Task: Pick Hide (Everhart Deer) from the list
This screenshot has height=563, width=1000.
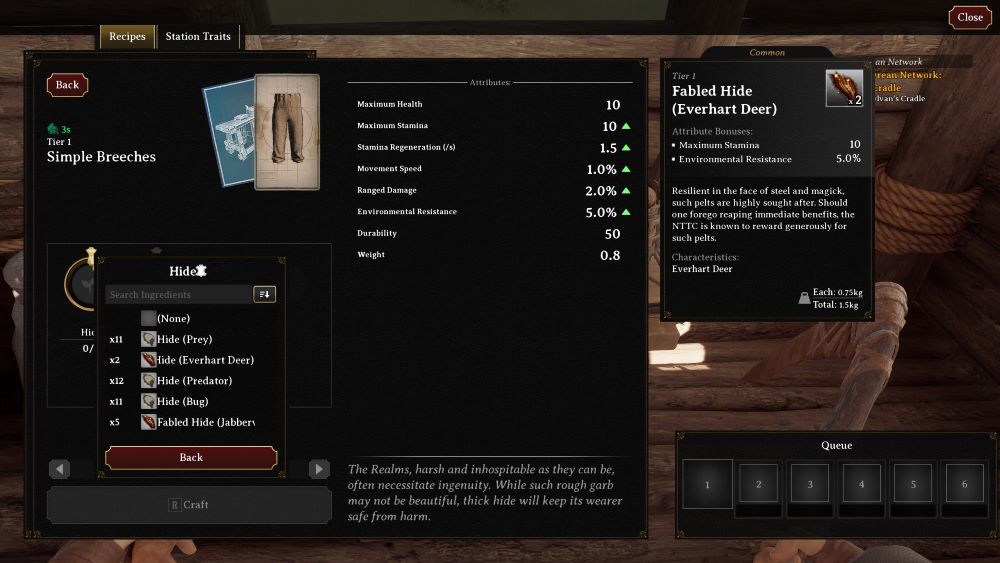Action: pyautogui.click(x=204, y=360)
